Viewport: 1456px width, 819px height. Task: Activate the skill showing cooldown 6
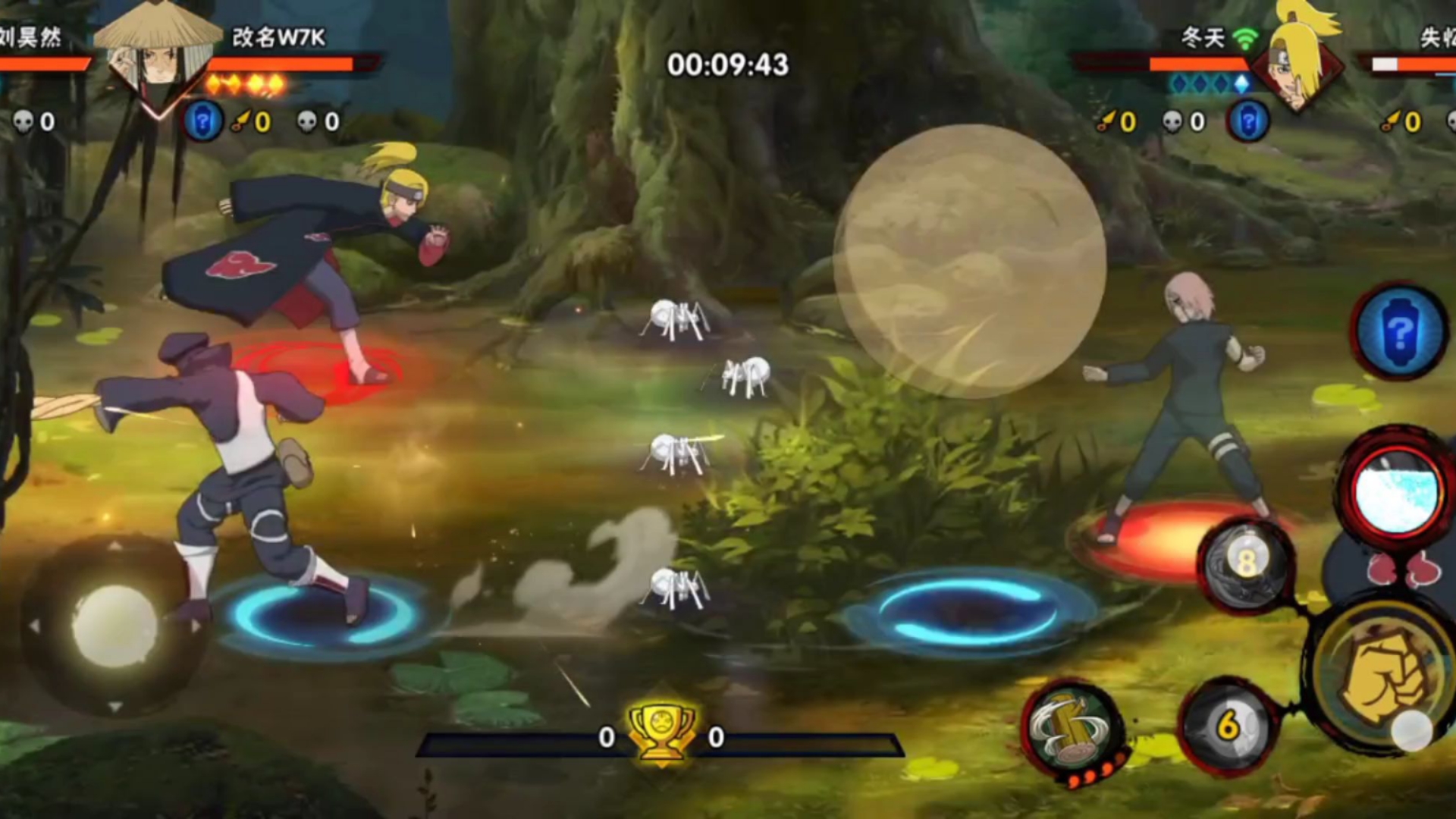pos(1228,726)
